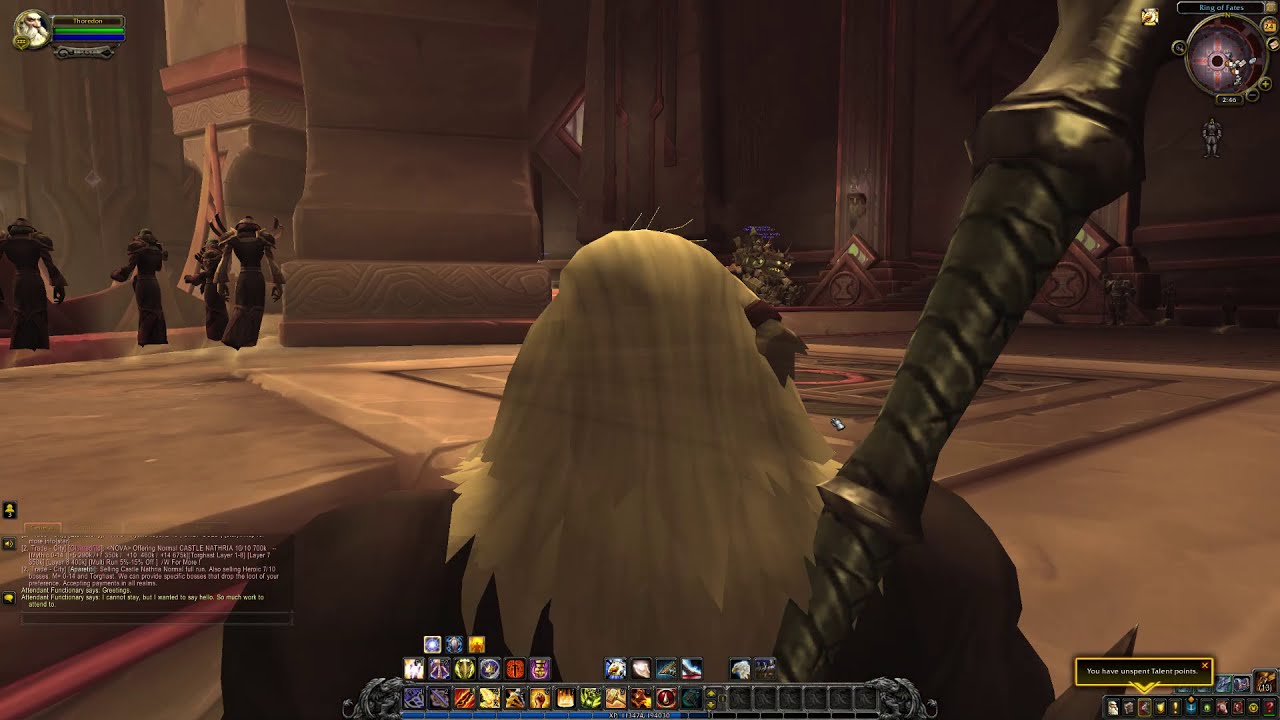Open the backpack showing 13 free slots
This screenshot has width=1280, height=720.
[1263, 681]
